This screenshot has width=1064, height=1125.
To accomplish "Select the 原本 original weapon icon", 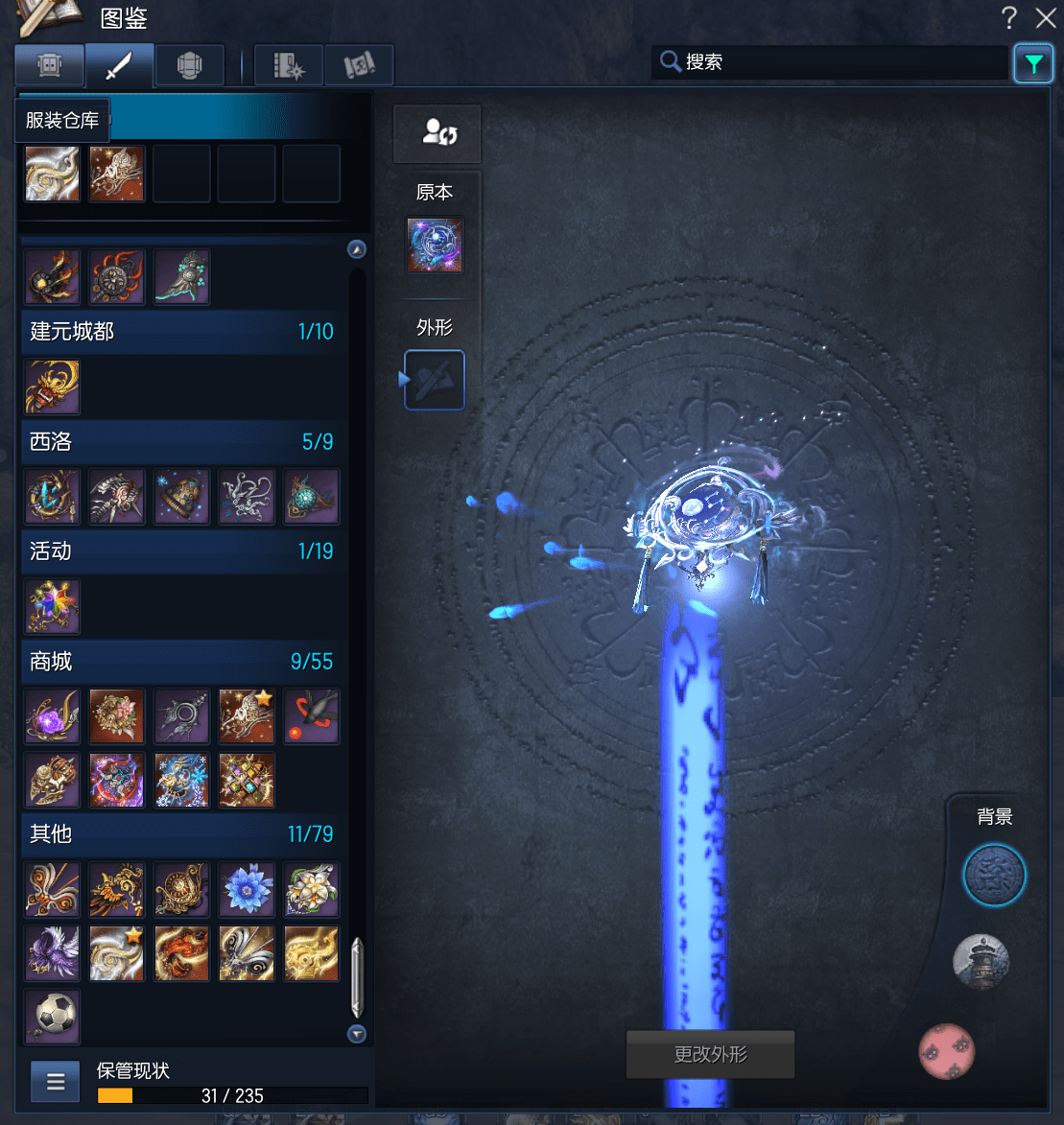I will [x=435, y=245].
